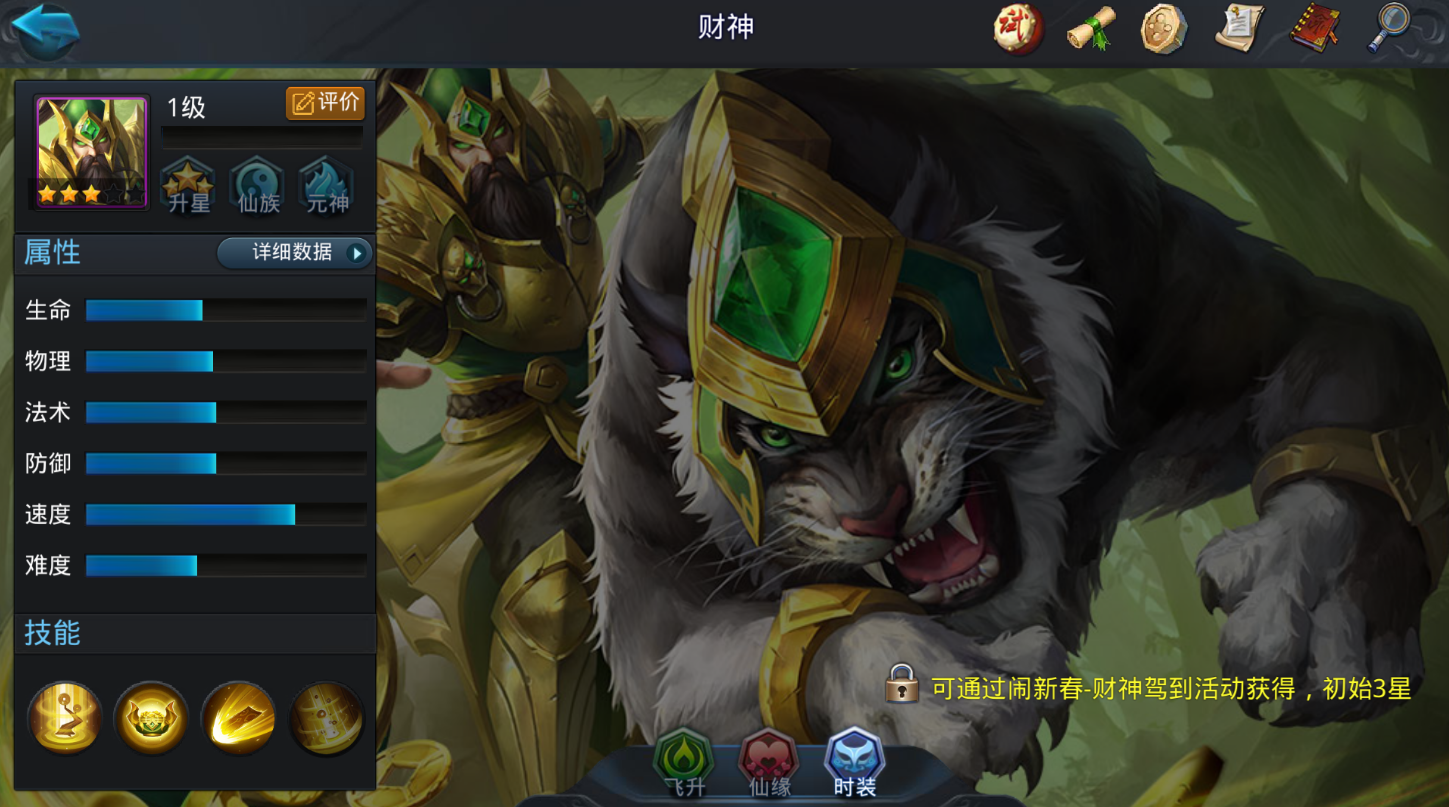Image resolution: width=1449 pixels, height=807 pixels.
Task: Open the green-ribbon scroll icon
Action: coord(1091,28)
